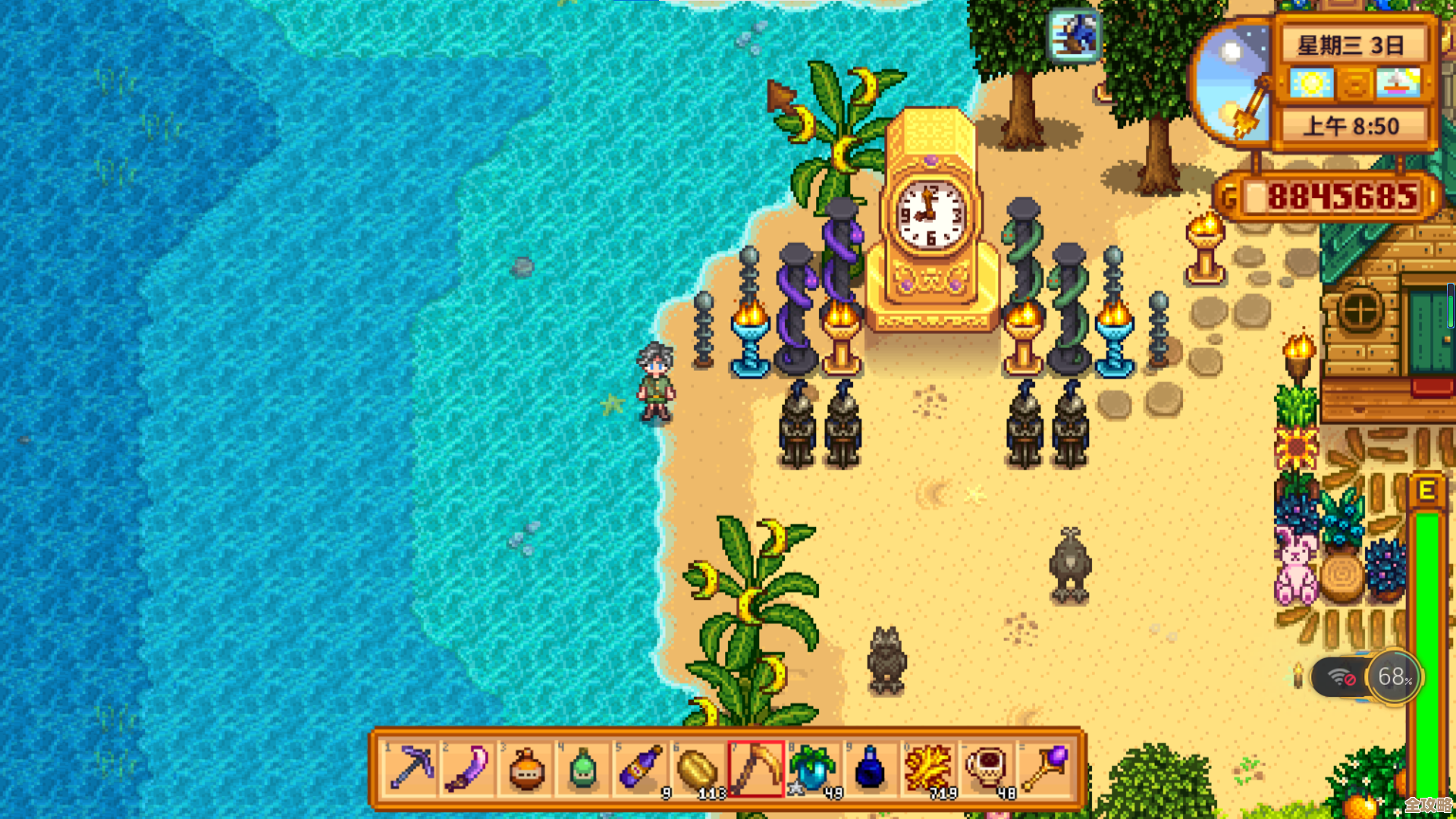
Task: Click the Wi-Fi disabled overlay icon
Action: (x=1341, y=677)
